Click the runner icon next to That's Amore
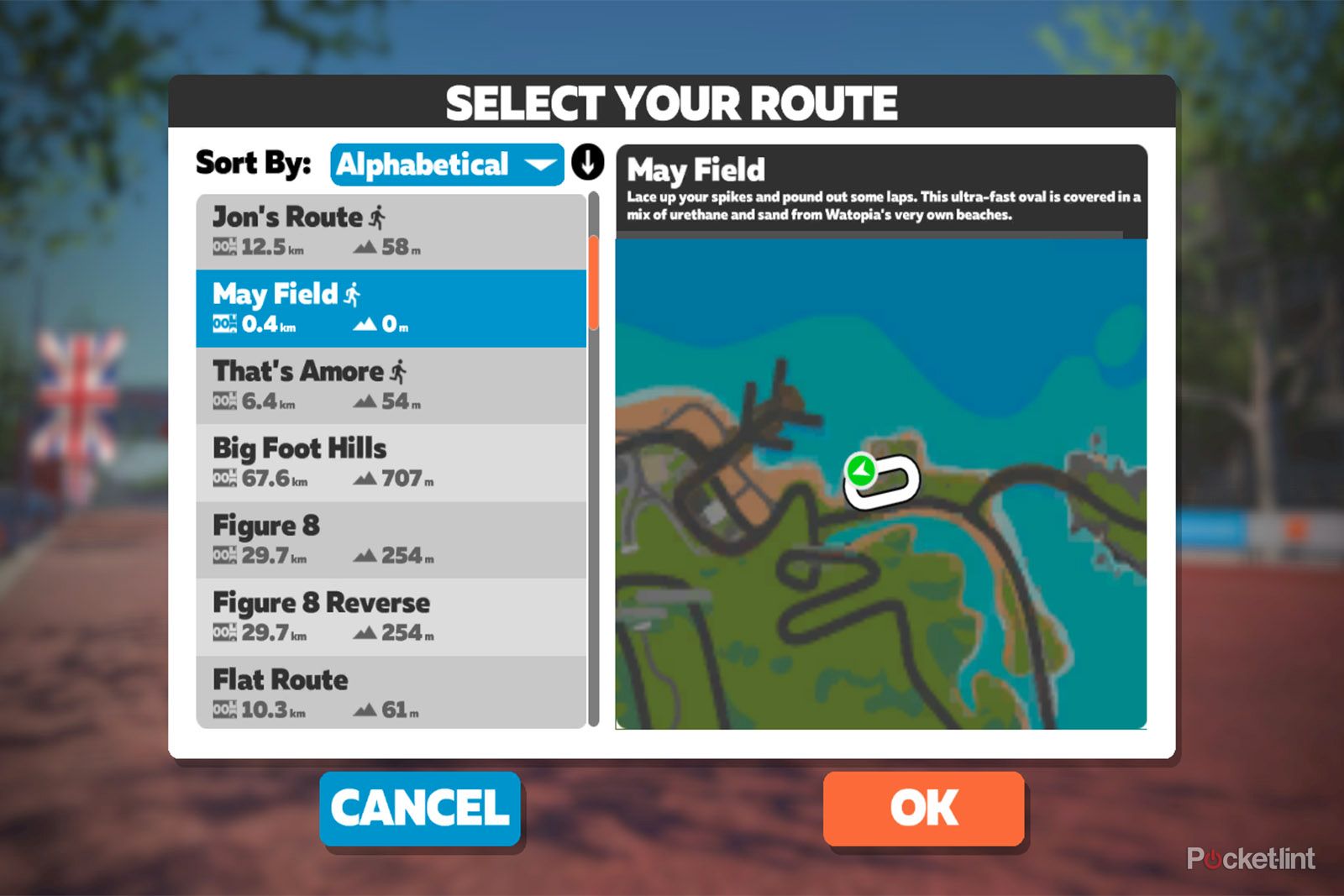 (396, 369)
